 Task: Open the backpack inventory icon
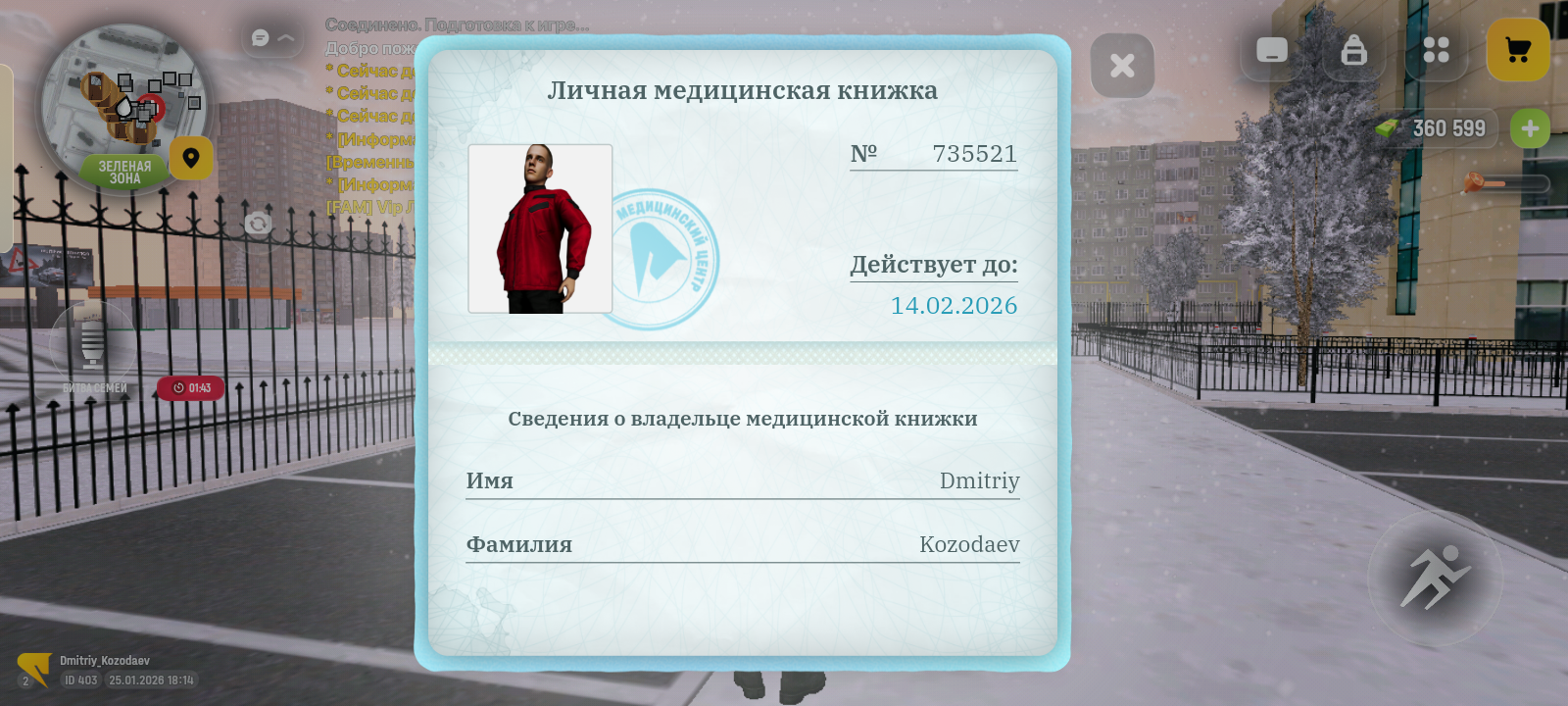(1354, 51)
